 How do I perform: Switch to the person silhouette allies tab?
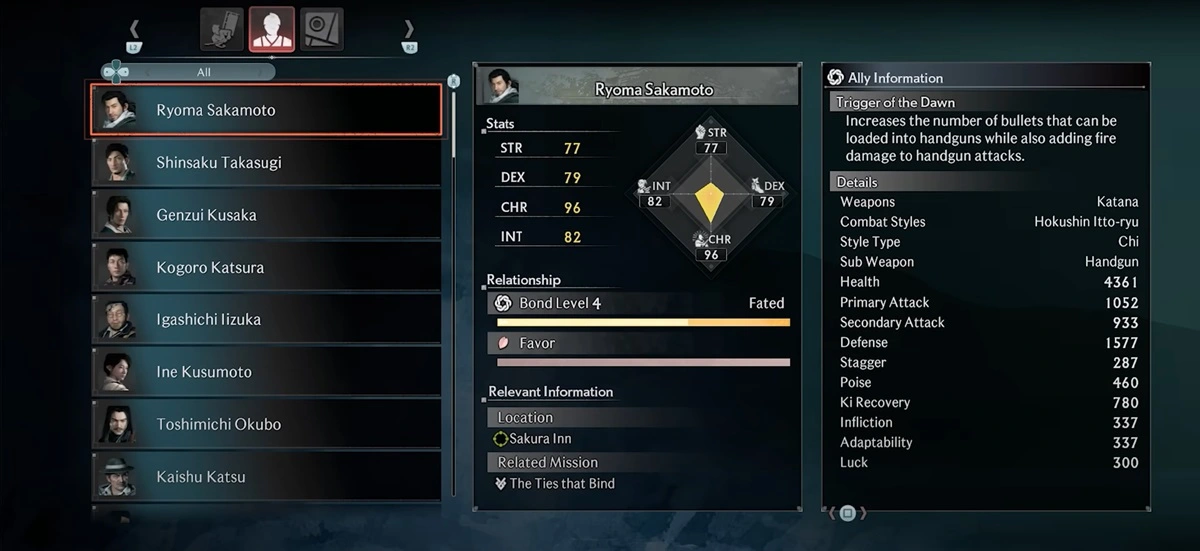[x=272, y=29]
